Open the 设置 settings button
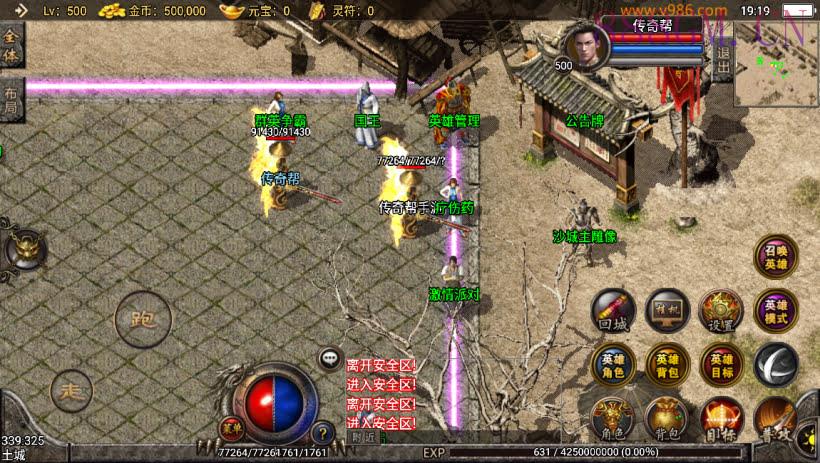 720,311
